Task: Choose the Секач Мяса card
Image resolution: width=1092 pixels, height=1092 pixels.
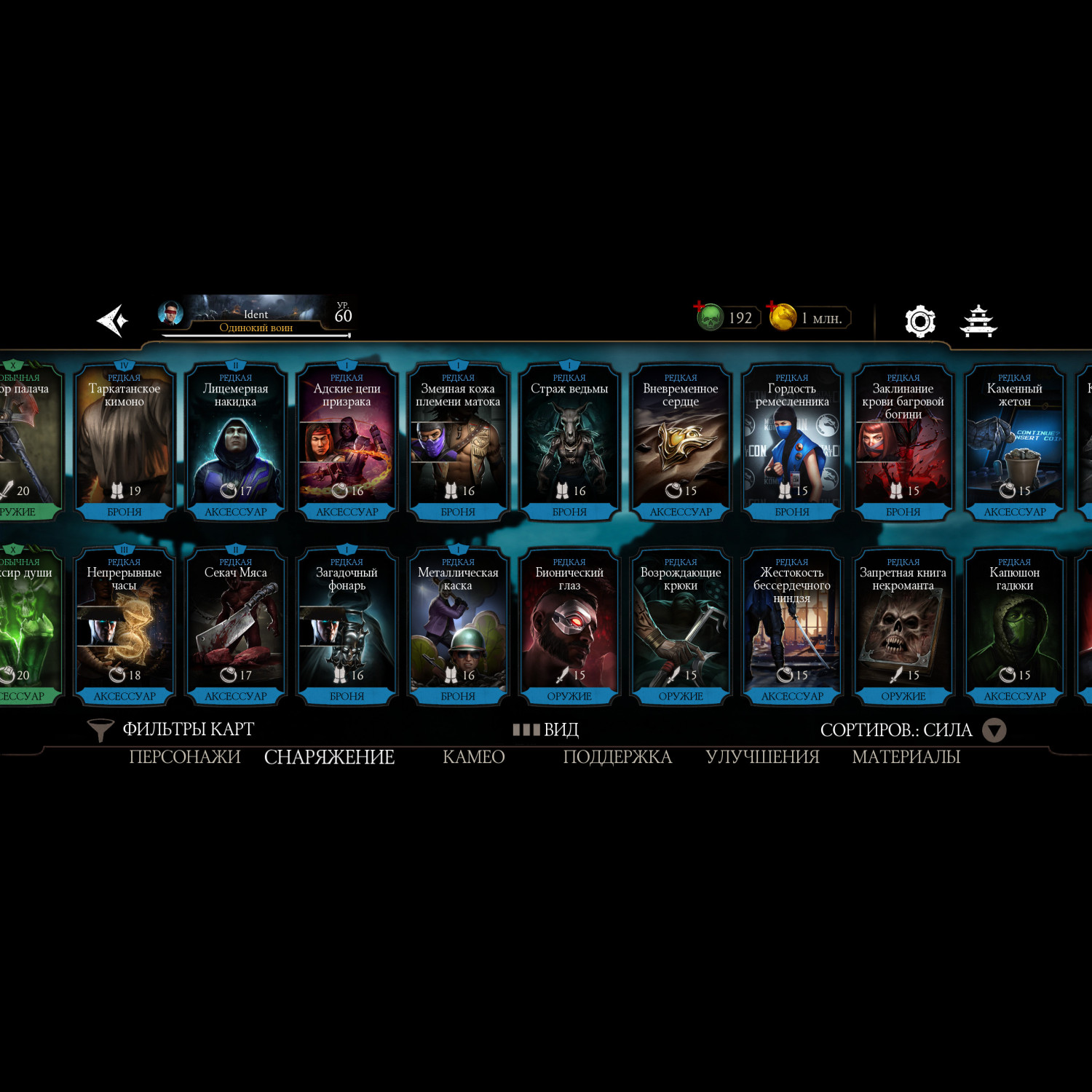Action: [x=236, y=626]
